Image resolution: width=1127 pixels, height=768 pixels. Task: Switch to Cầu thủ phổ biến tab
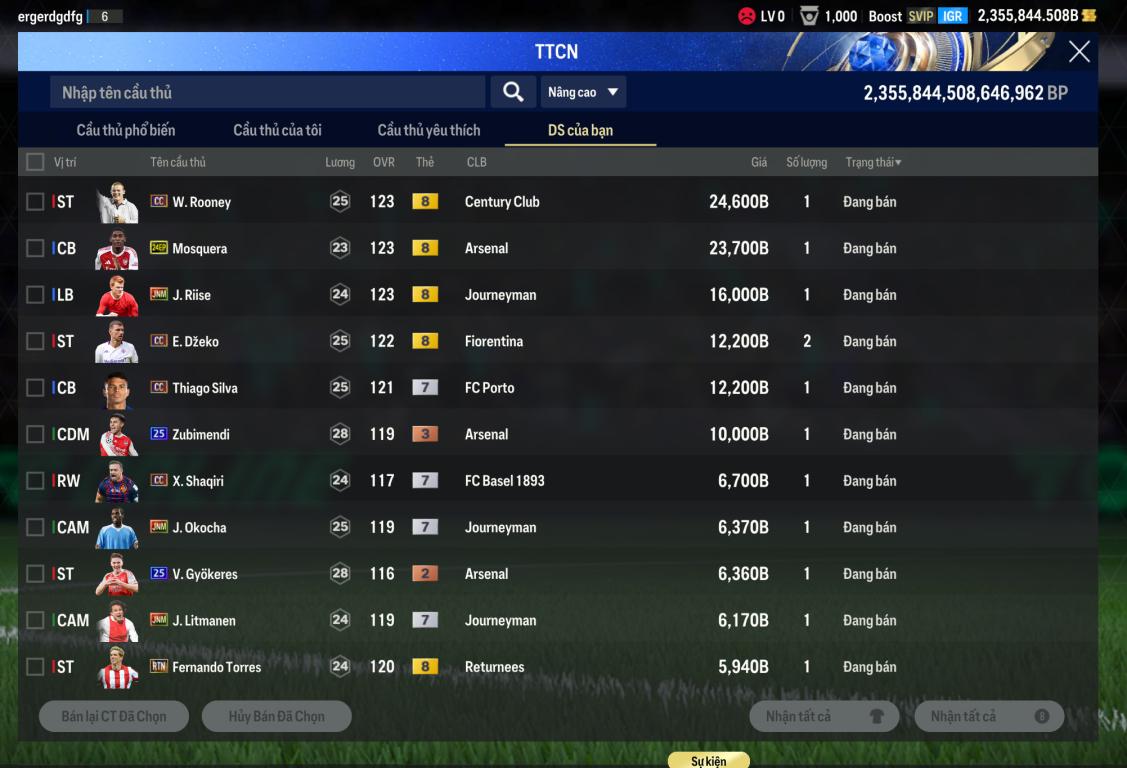pos(126,130)
